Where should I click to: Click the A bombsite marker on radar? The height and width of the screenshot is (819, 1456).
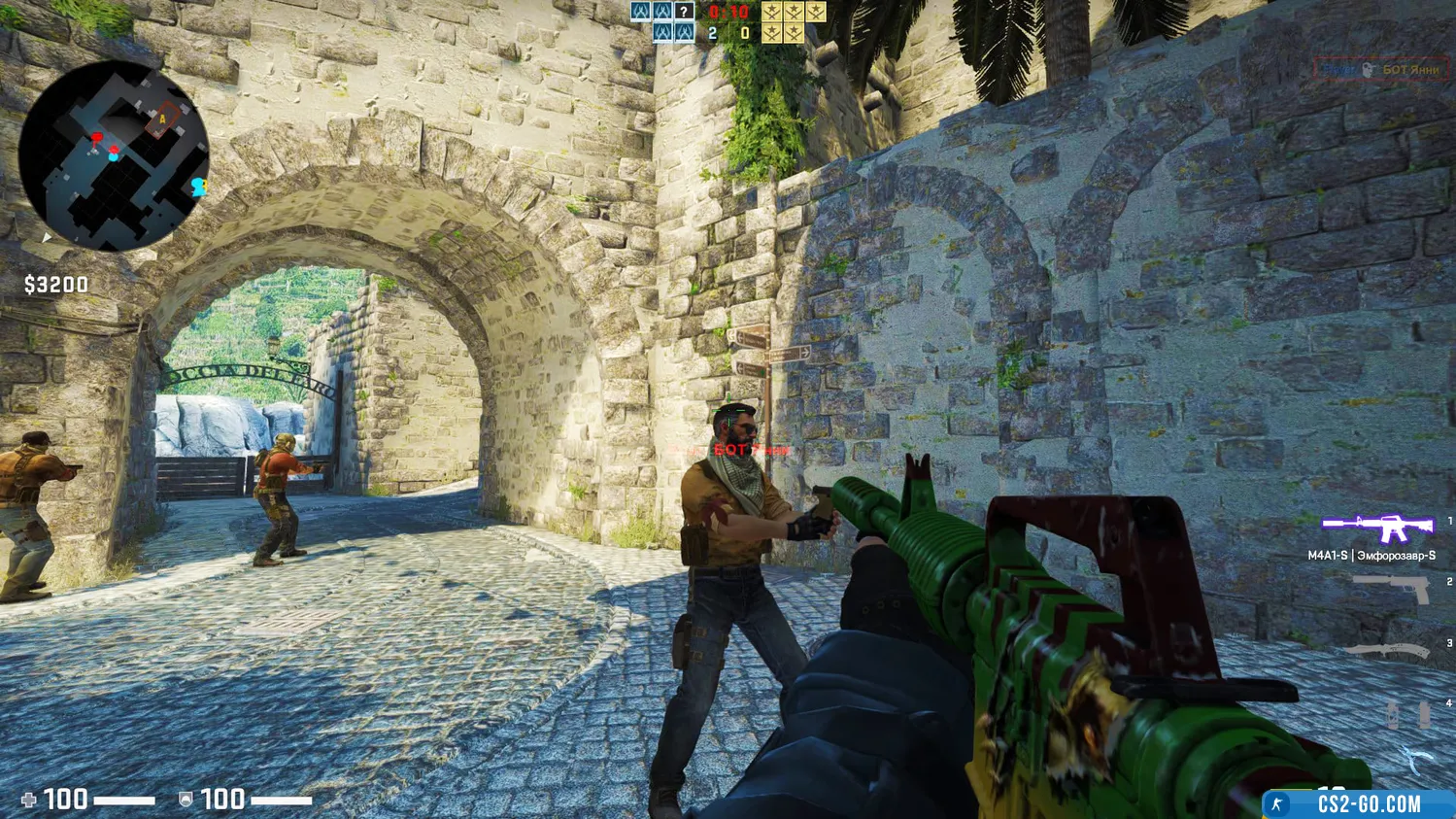pyautogui.click(x=163, y=119)
